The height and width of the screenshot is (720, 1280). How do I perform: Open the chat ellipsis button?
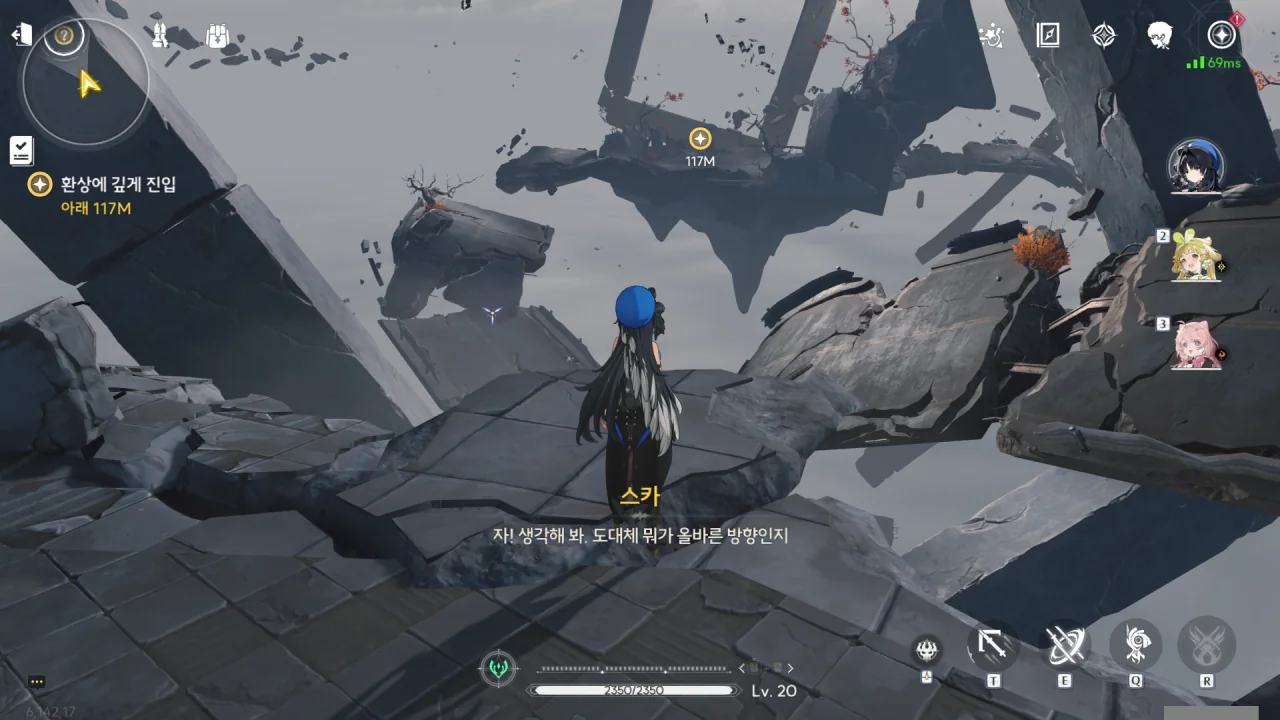(37, 682)
